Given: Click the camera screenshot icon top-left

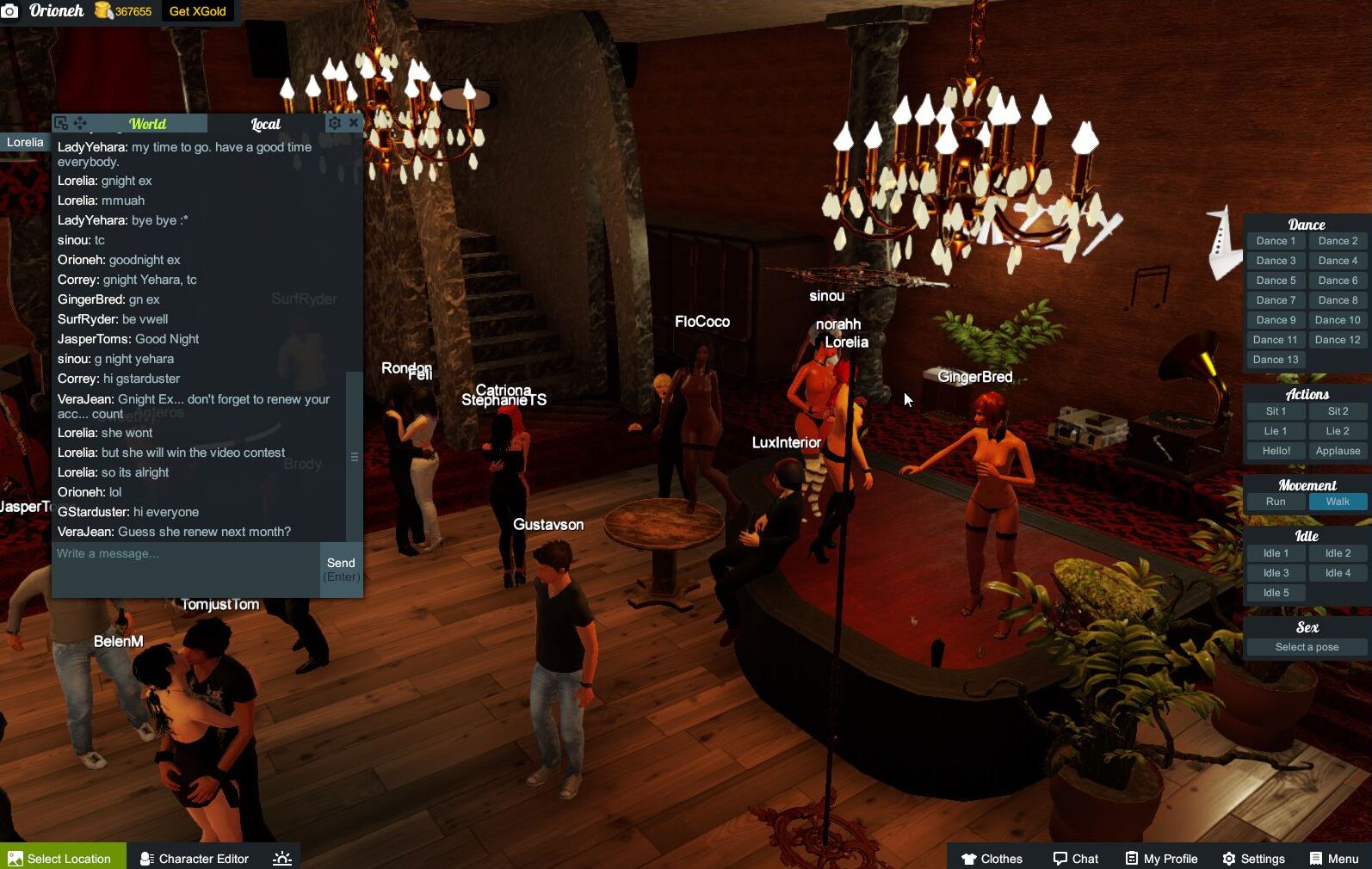Looking at the screenshot, I should 11,12.
